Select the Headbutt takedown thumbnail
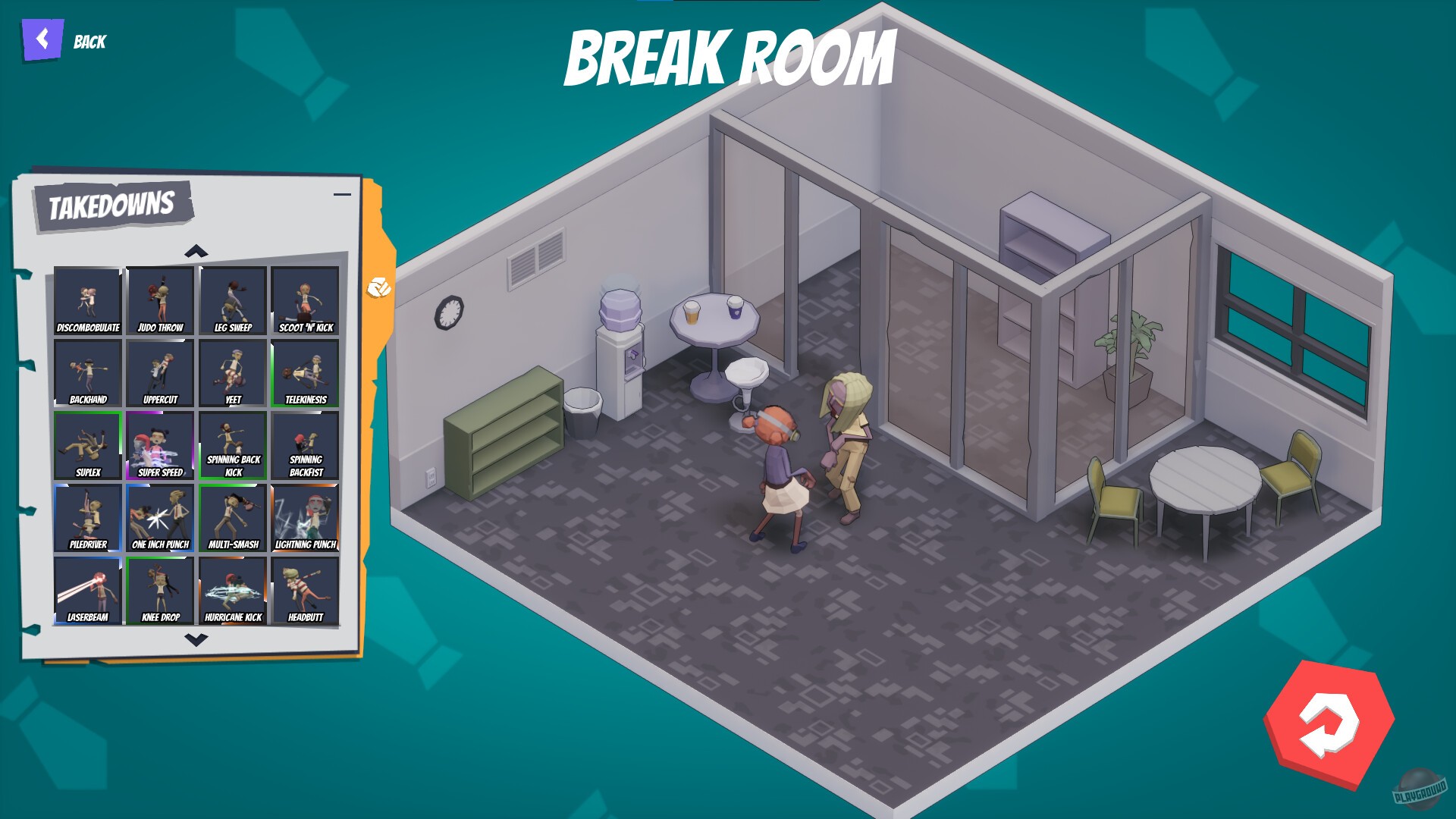Viewport: 1456px width, 819px height. point(304,589)
